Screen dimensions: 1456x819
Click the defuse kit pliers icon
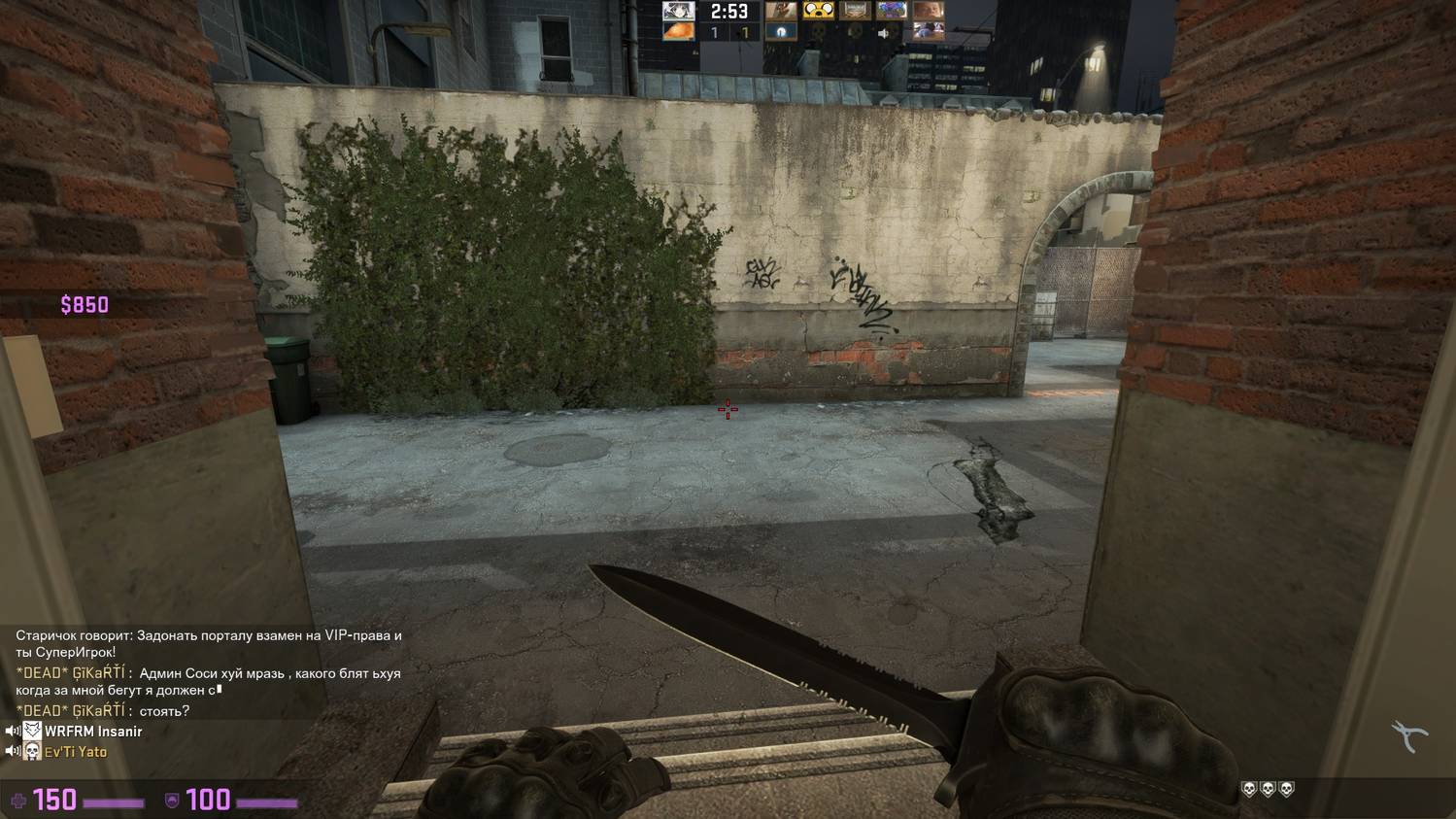[x=1408, y=736]
